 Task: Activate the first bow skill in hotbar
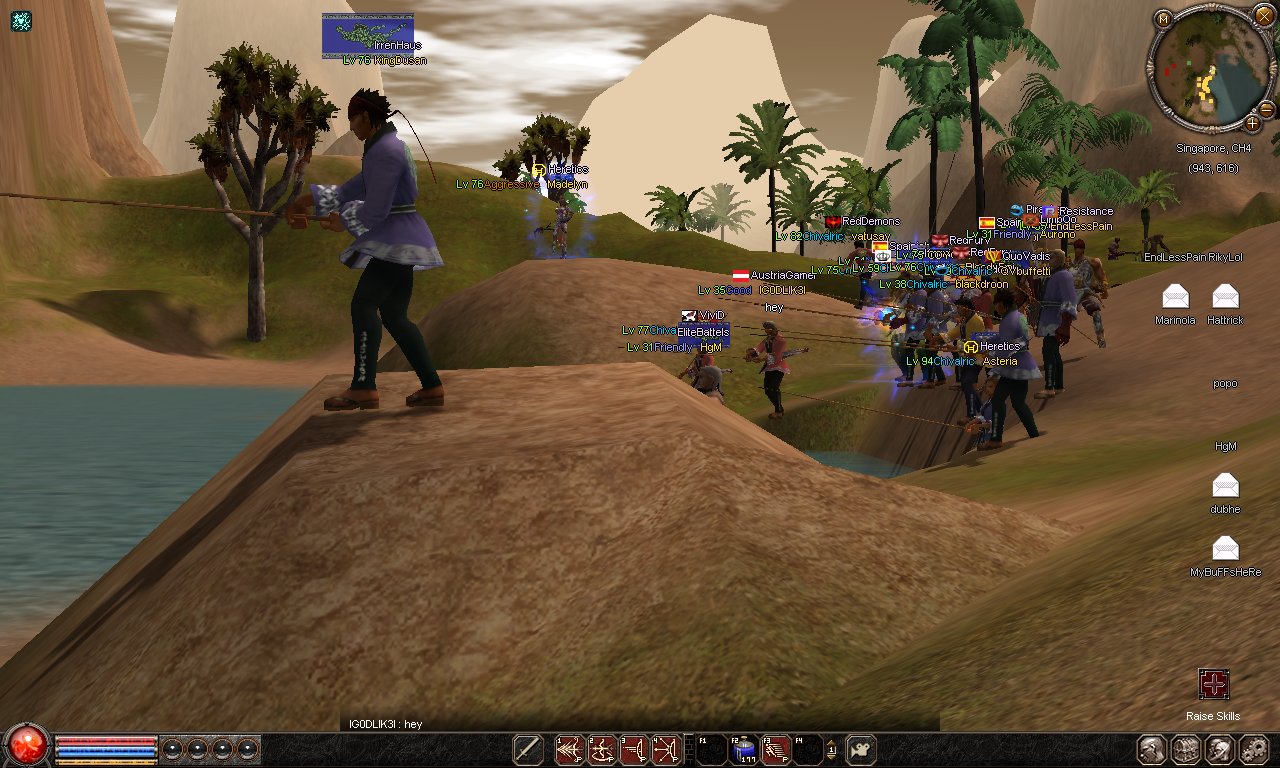[569, 749]
